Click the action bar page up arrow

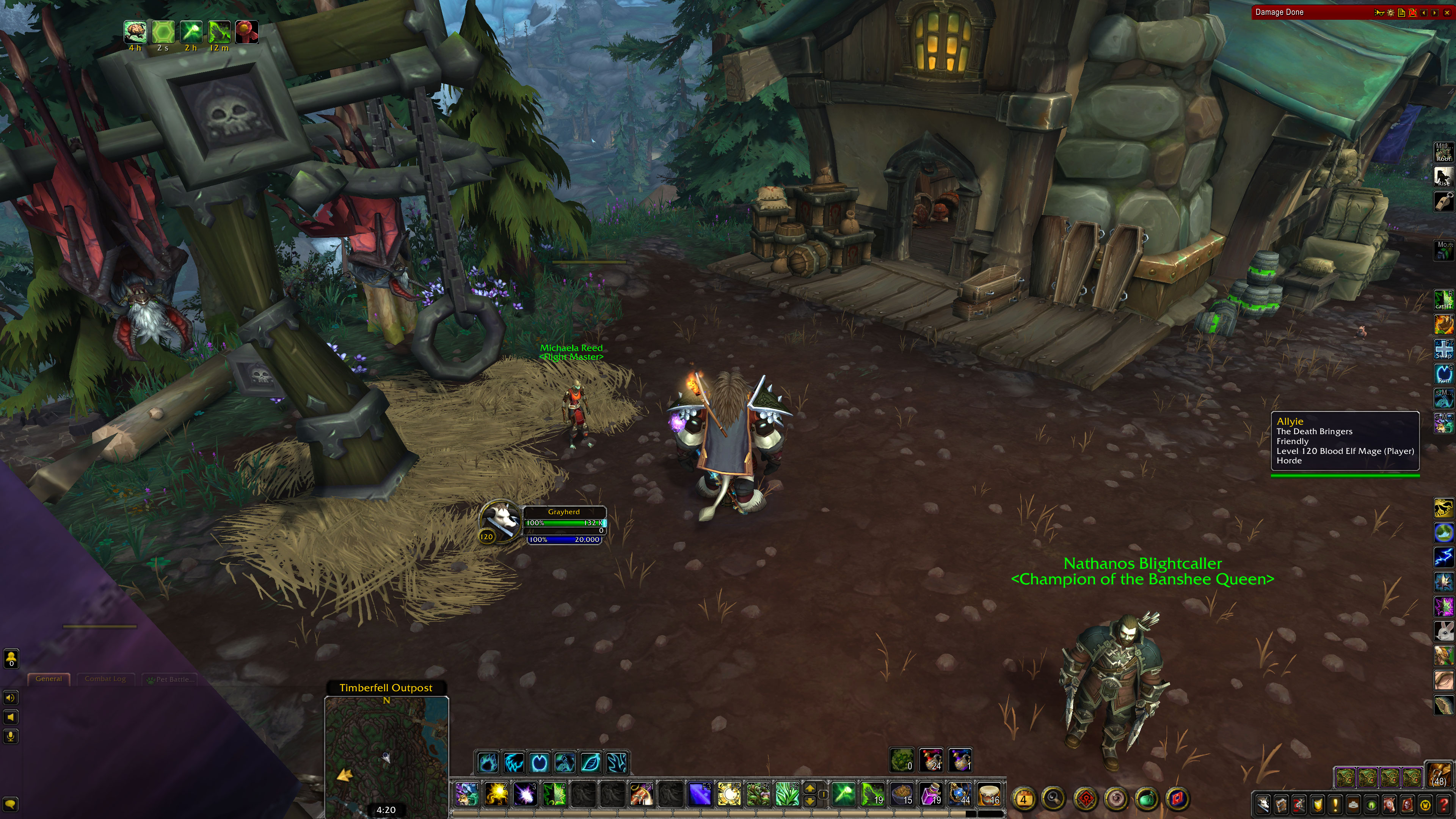(x=810, y=789)
